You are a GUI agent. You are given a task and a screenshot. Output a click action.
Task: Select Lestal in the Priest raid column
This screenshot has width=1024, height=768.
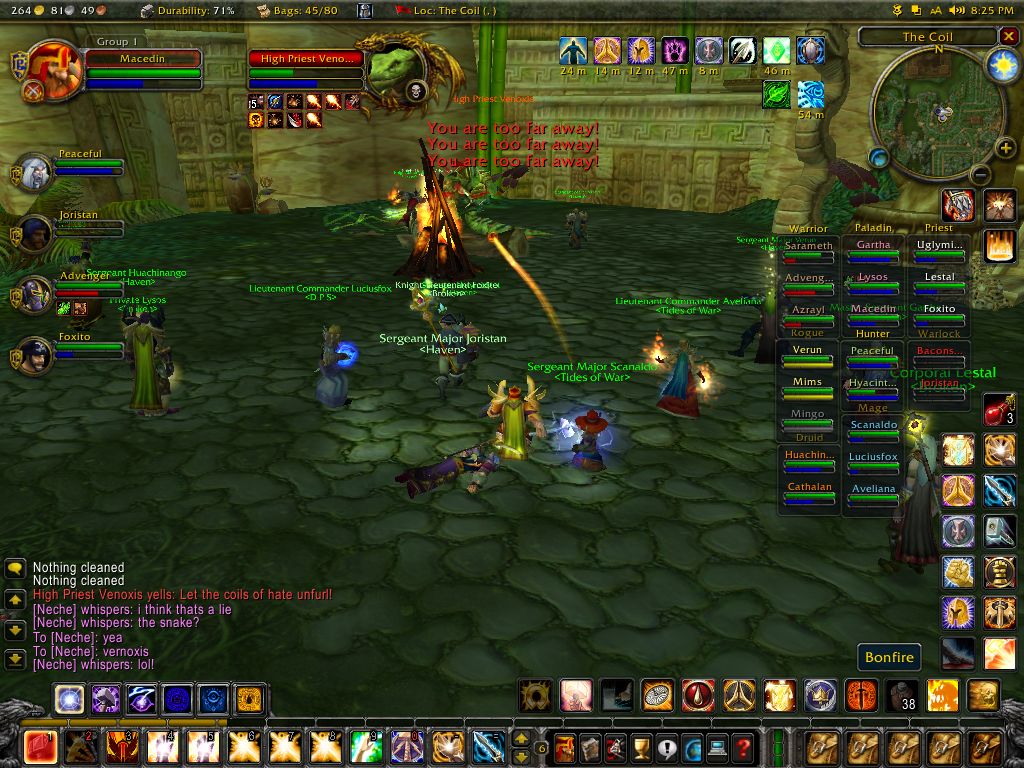coord(940,278)
